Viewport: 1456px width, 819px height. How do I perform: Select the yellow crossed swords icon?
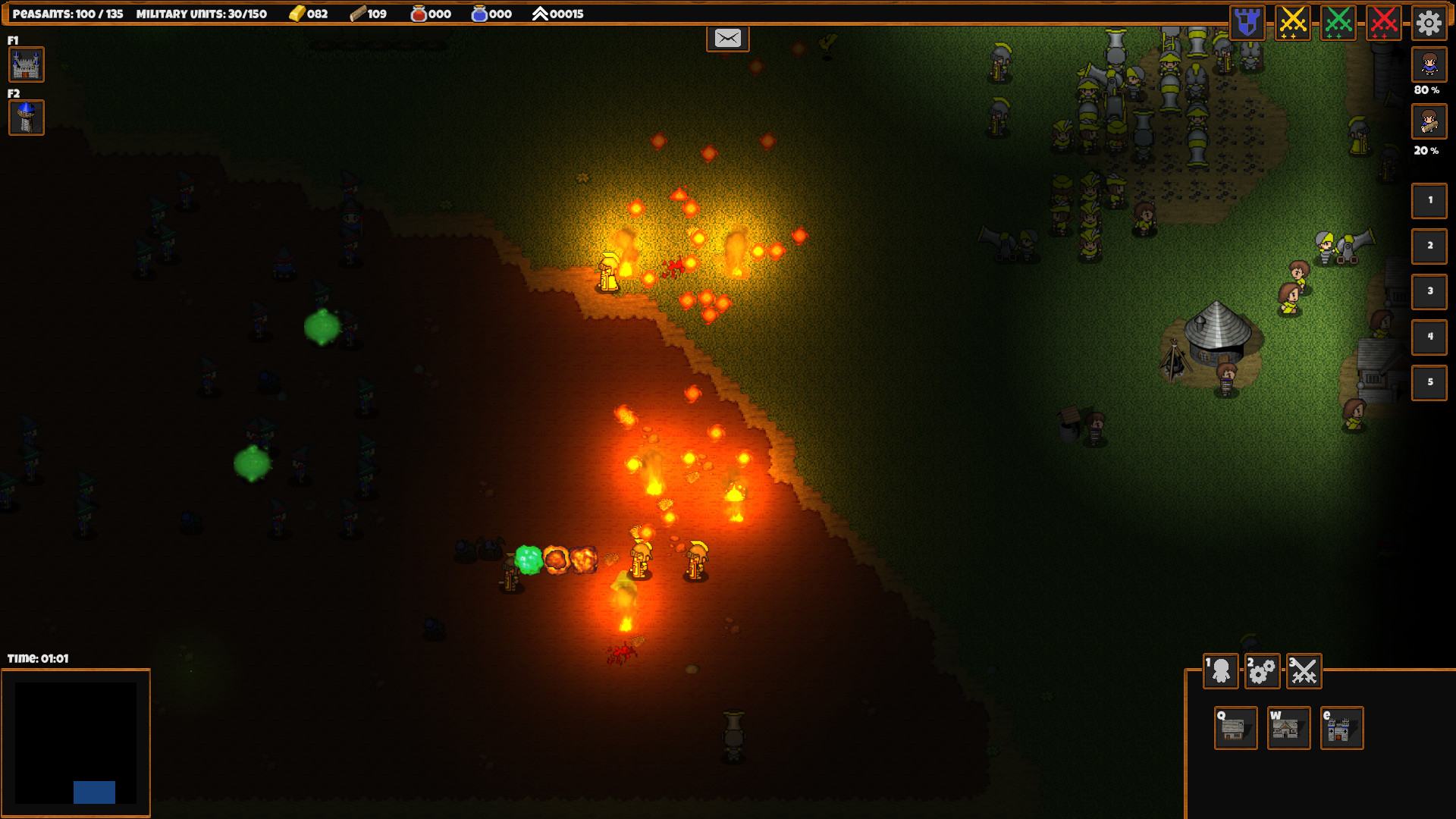click(1293, 24)
